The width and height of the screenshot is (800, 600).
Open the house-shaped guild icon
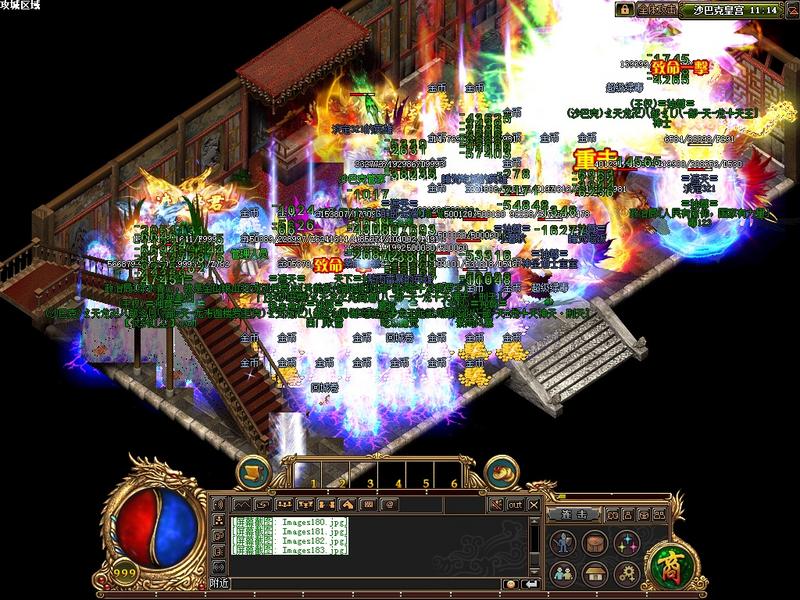coord(596,574)
